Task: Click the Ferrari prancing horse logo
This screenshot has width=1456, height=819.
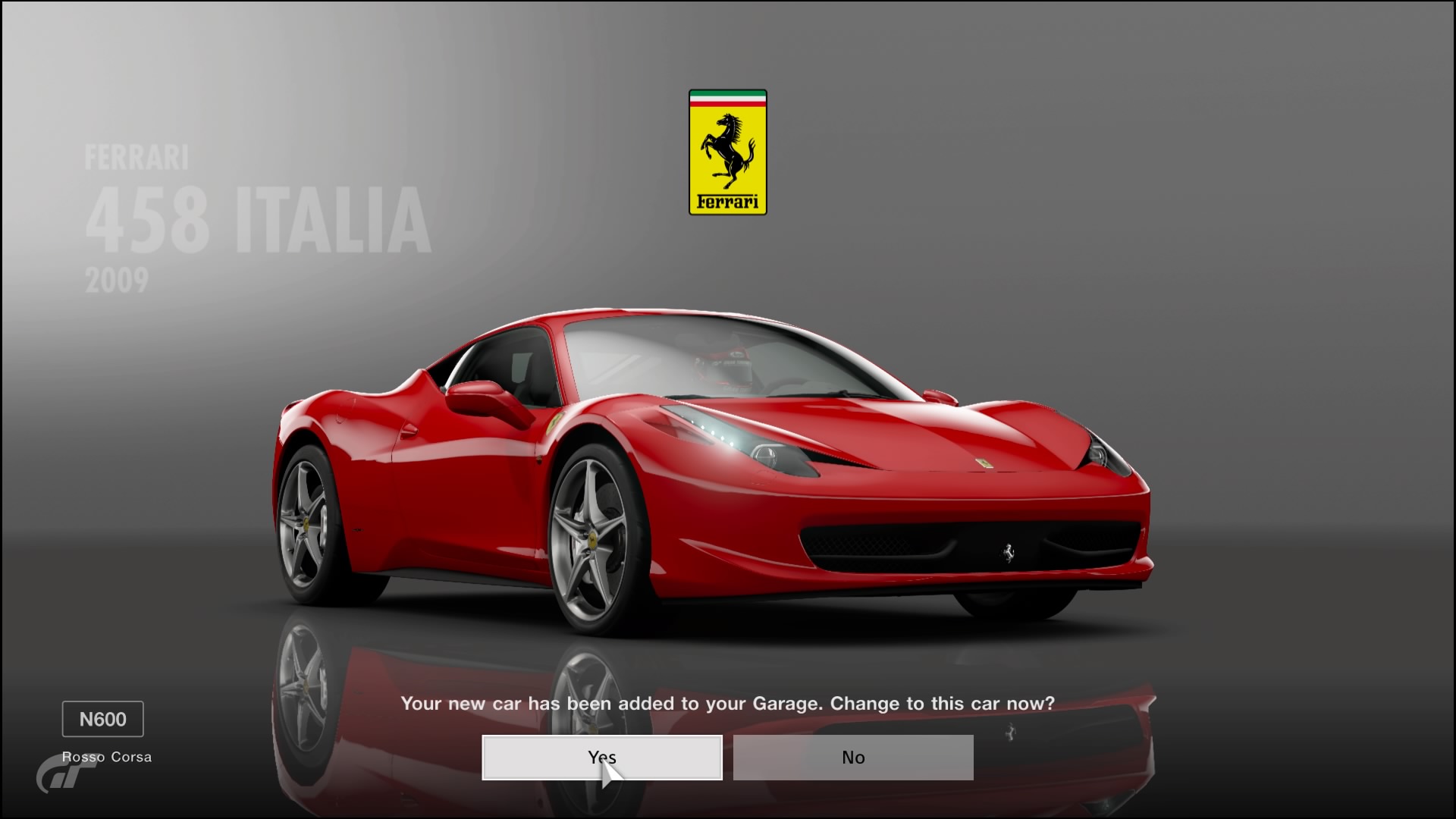Action: [727, 152]
